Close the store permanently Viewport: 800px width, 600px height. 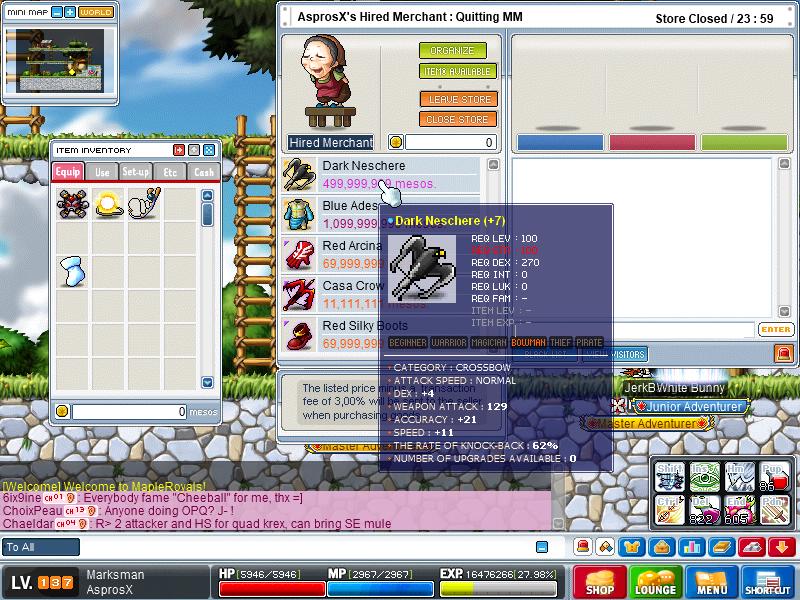tap(458, 120)
